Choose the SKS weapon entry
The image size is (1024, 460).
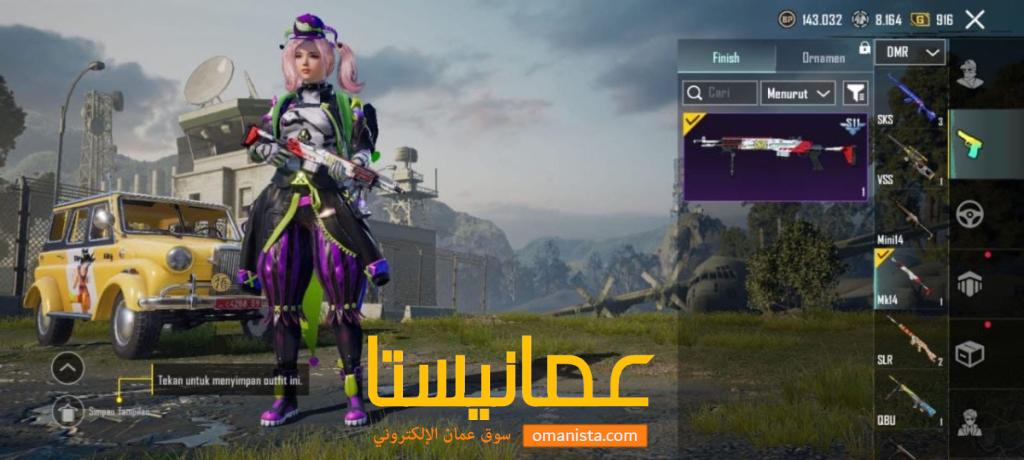[x=911, y=98]
